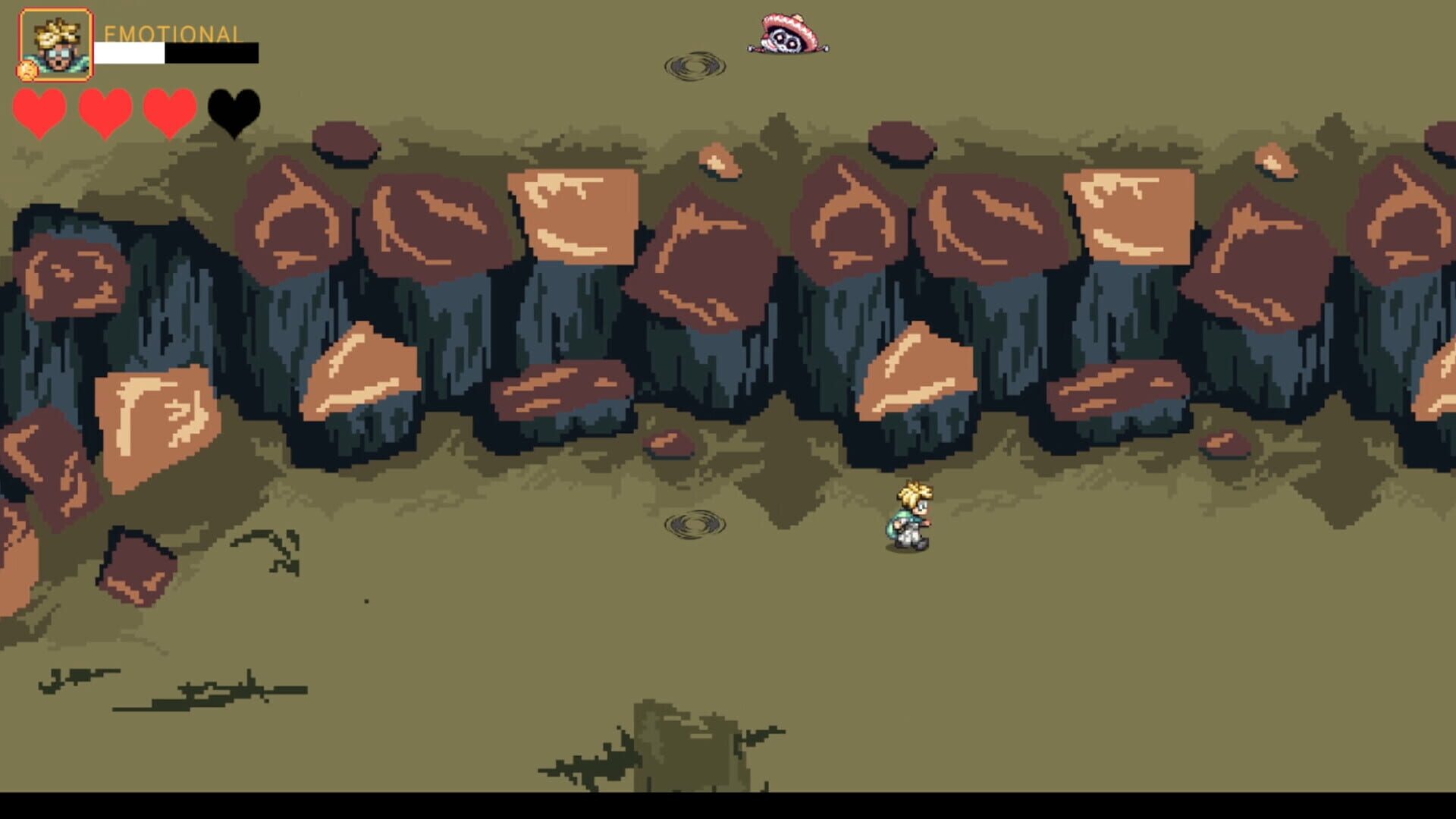
Task: Click the EMOTIONAL progress bar
Action: [174, 55]
